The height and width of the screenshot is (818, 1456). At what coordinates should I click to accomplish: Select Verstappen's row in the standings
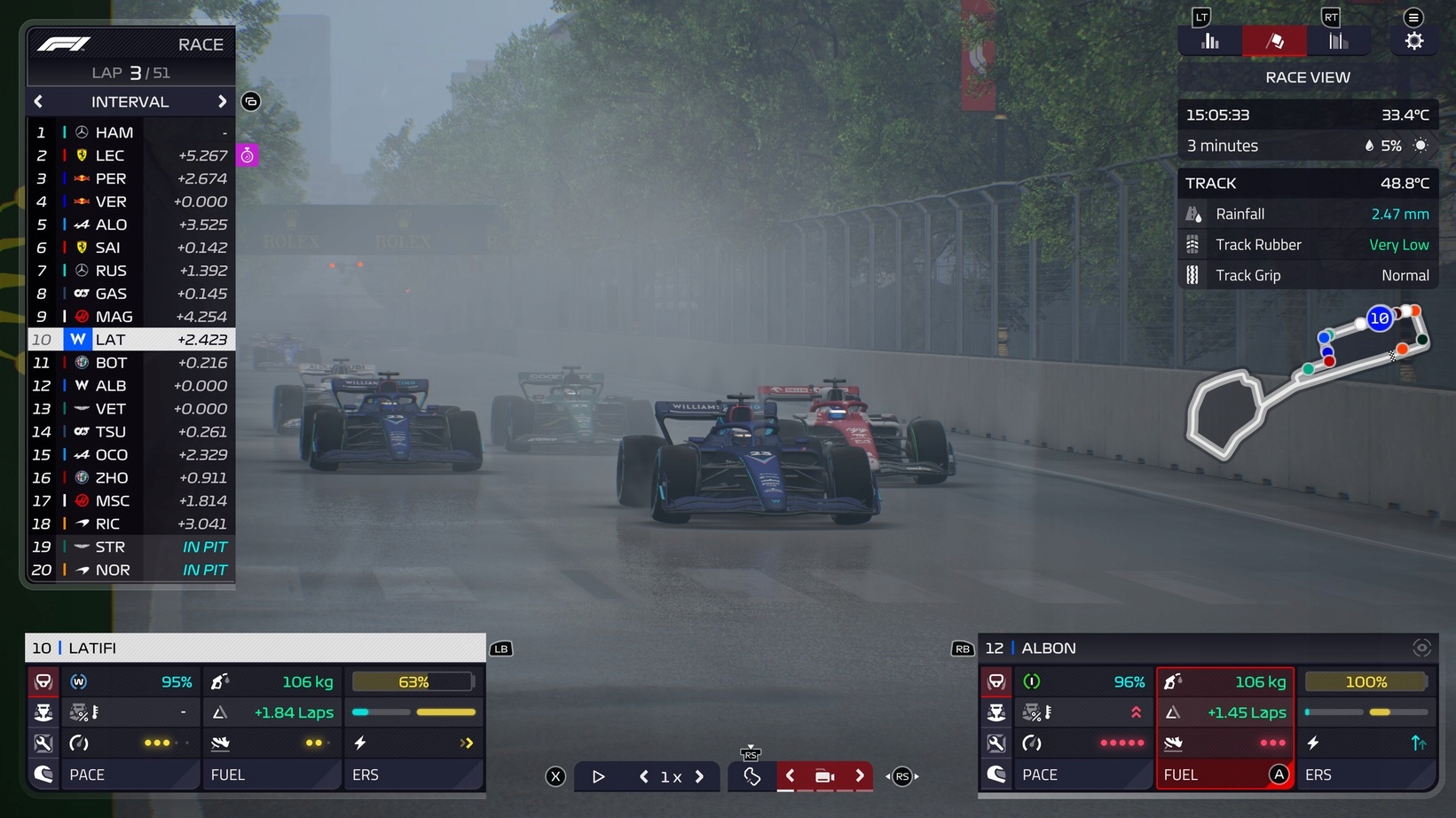(x=131, y=201)
